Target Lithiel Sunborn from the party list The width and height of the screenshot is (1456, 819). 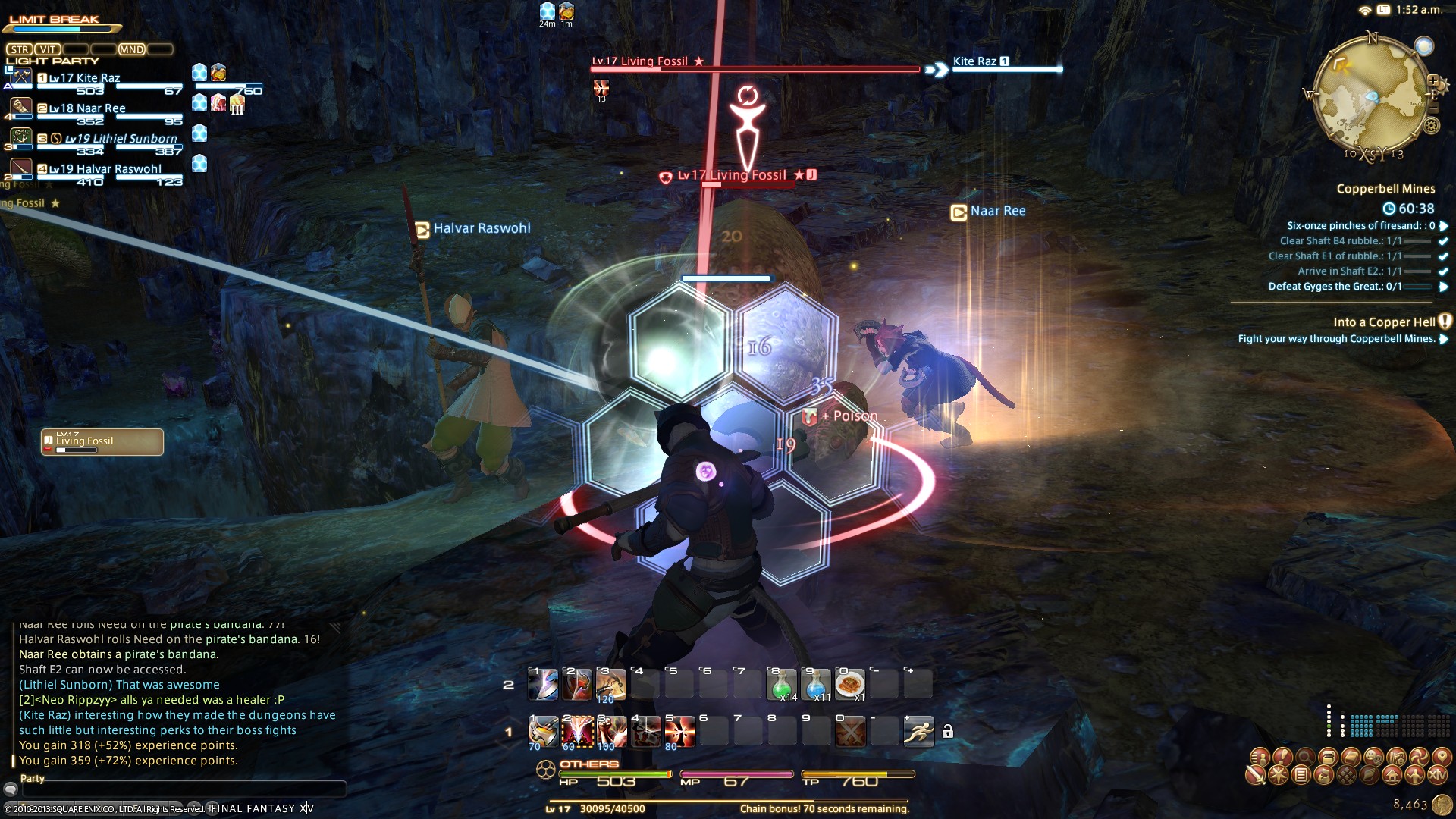click(121, 139)
